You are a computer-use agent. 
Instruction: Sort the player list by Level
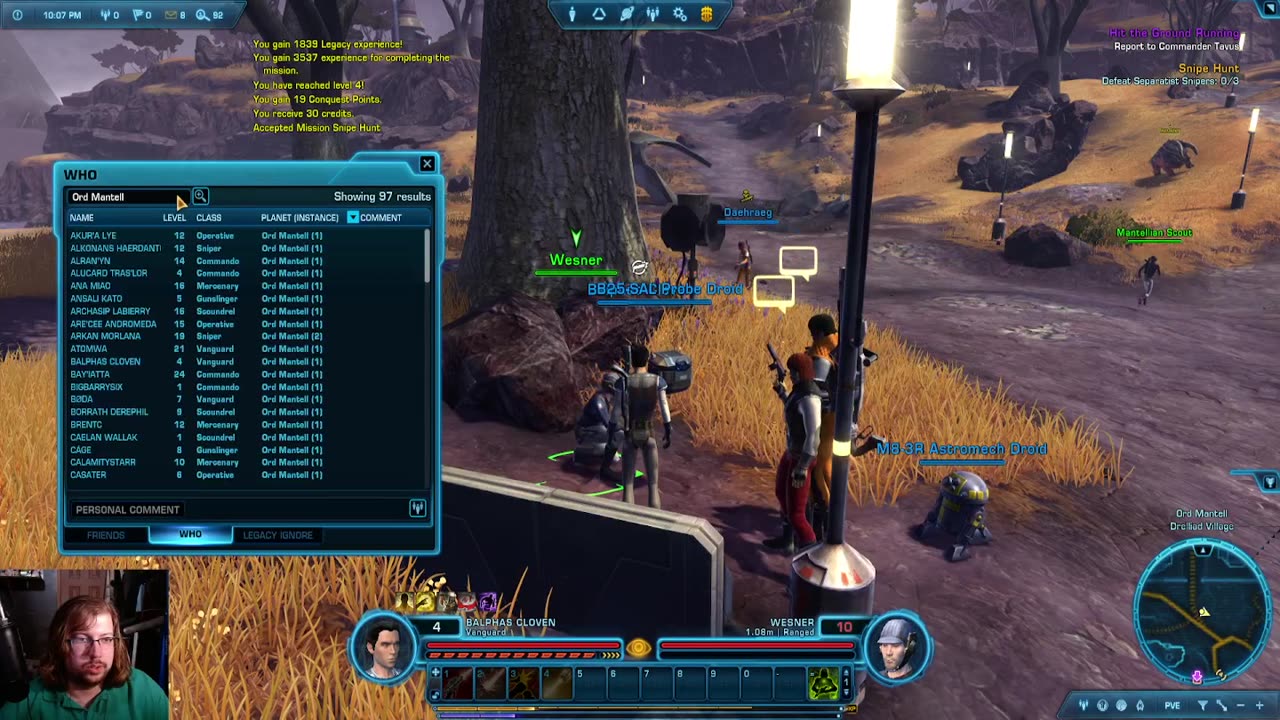point(174,218)
